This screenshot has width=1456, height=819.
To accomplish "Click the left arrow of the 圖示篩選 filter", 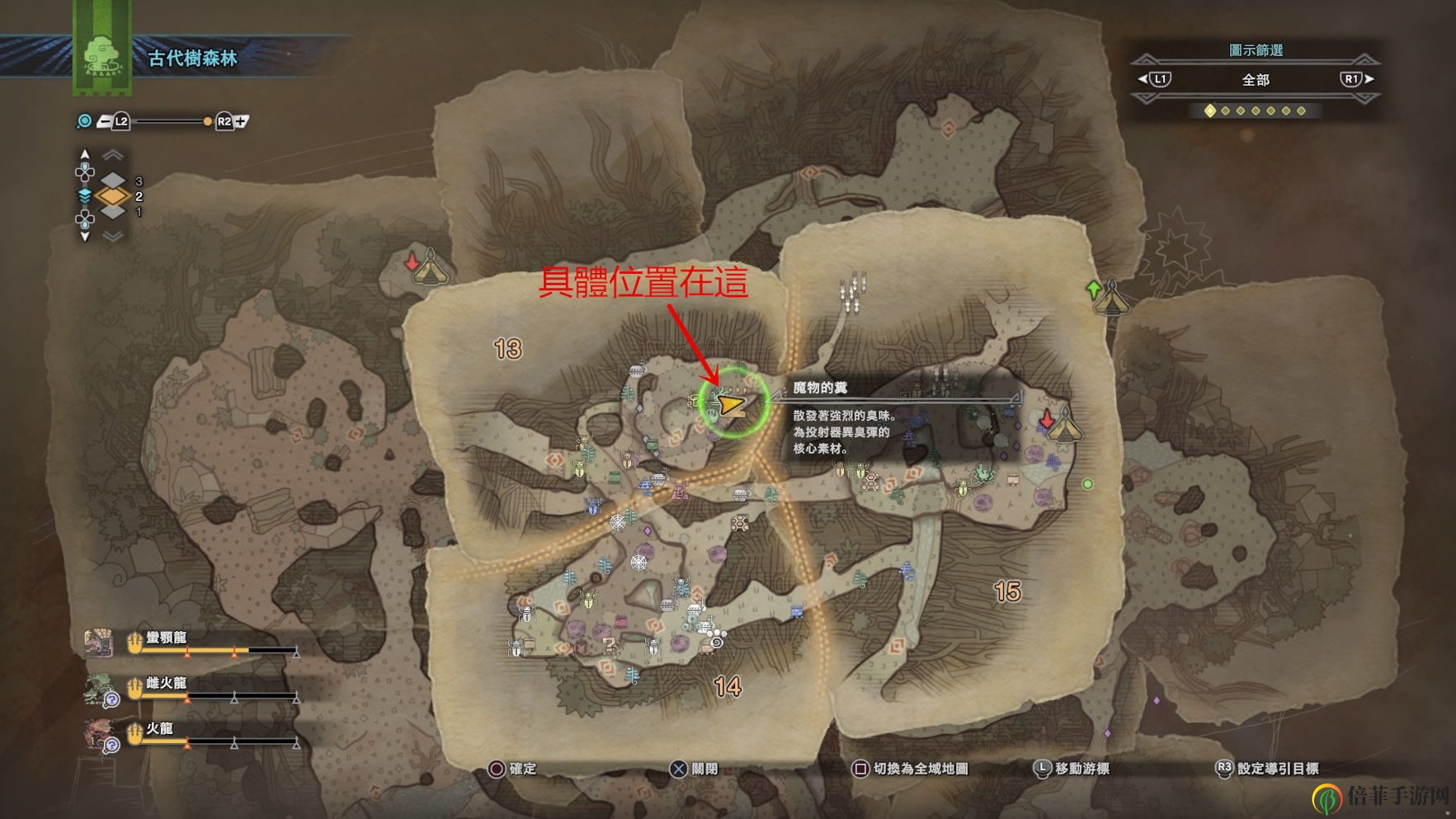I will point(1143,79).
